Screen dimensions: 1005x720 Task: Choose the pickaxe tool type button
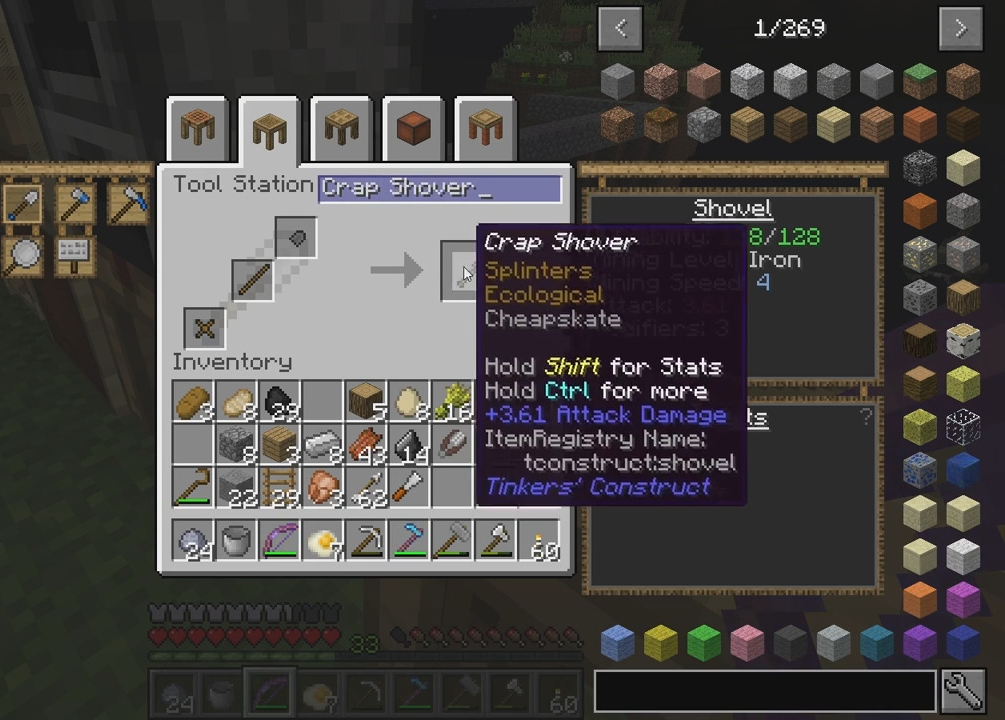tap(128, 204)
